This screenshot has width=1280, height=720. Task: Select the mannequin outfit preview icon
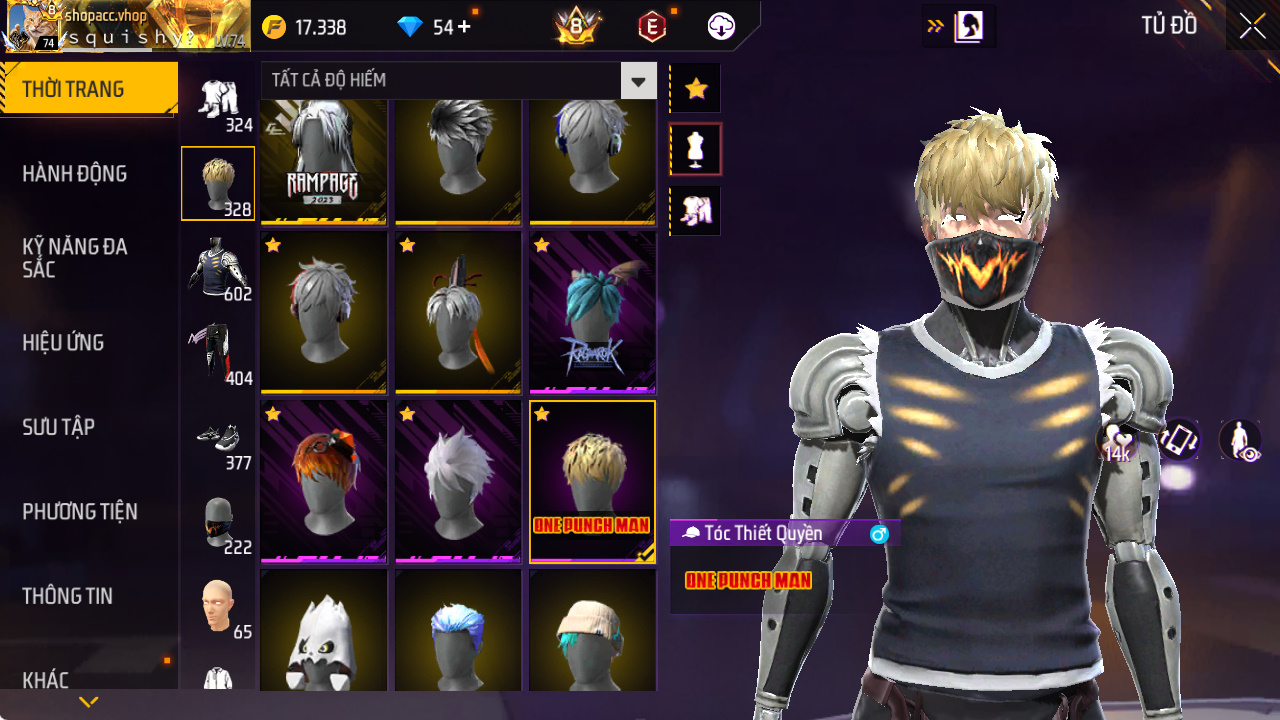(695, 148)
